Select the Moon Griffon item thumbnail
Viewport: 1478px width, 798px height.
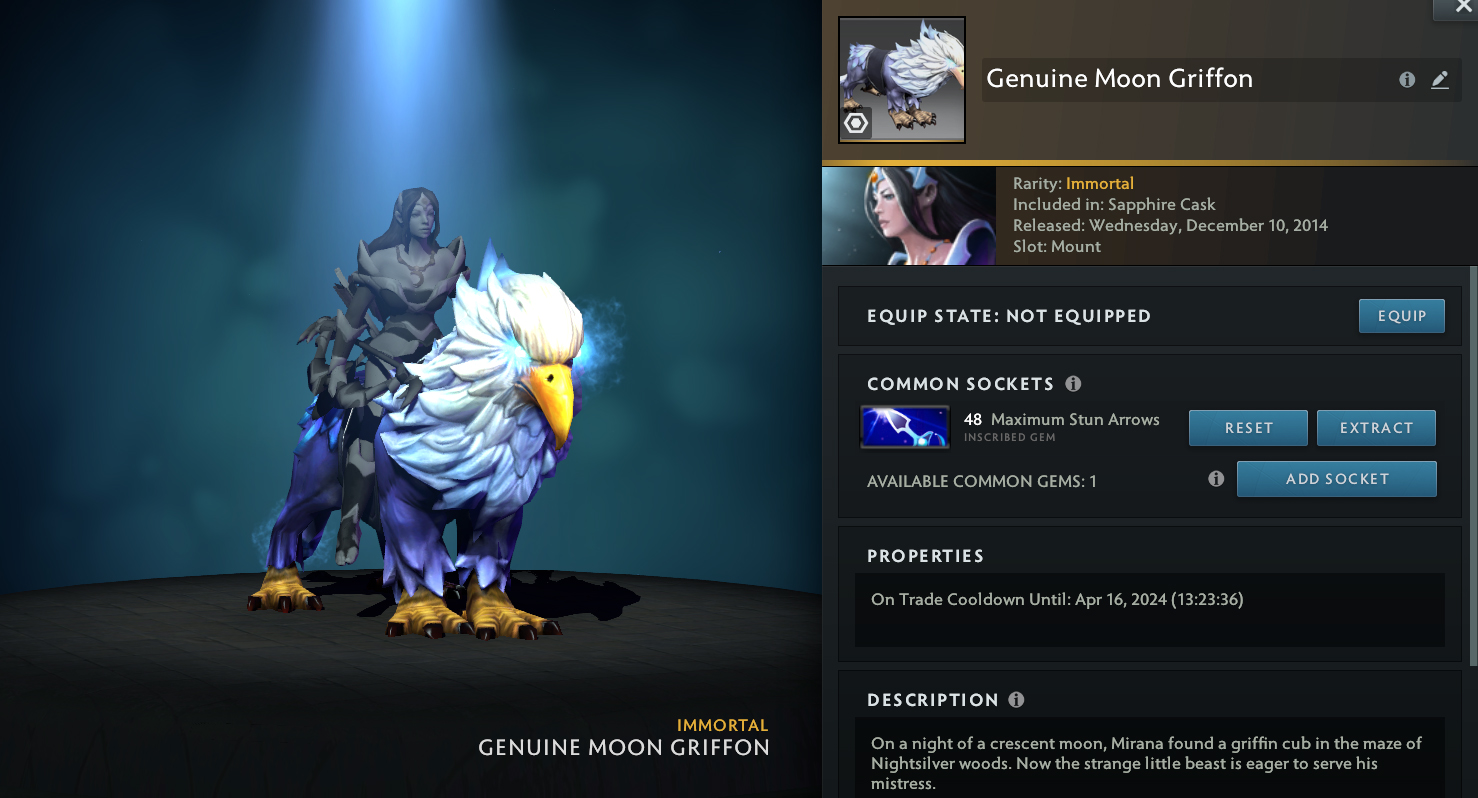tap(901, 80)
